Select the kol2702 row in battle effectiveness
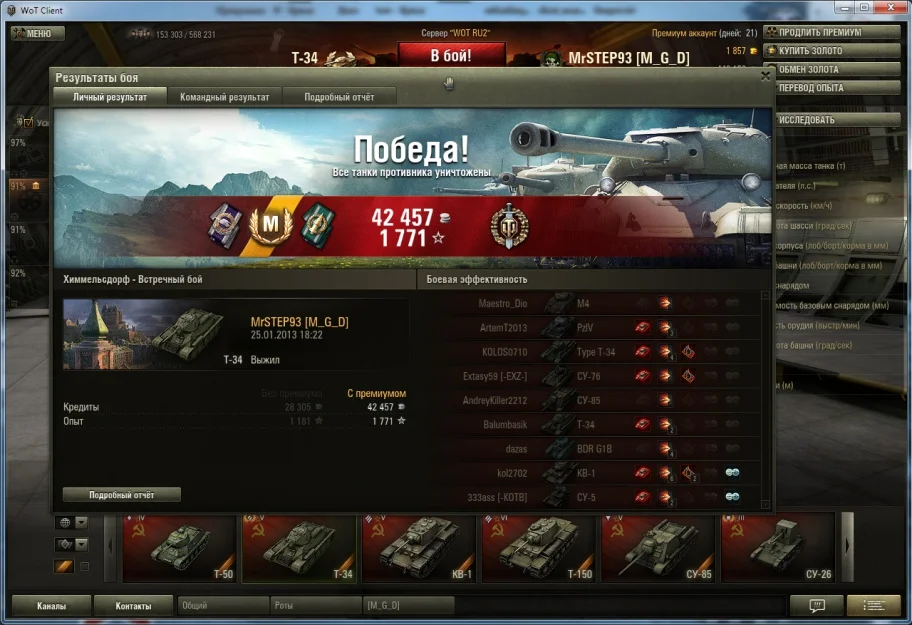This screenshot has height=625, width=912. [600, 473]
